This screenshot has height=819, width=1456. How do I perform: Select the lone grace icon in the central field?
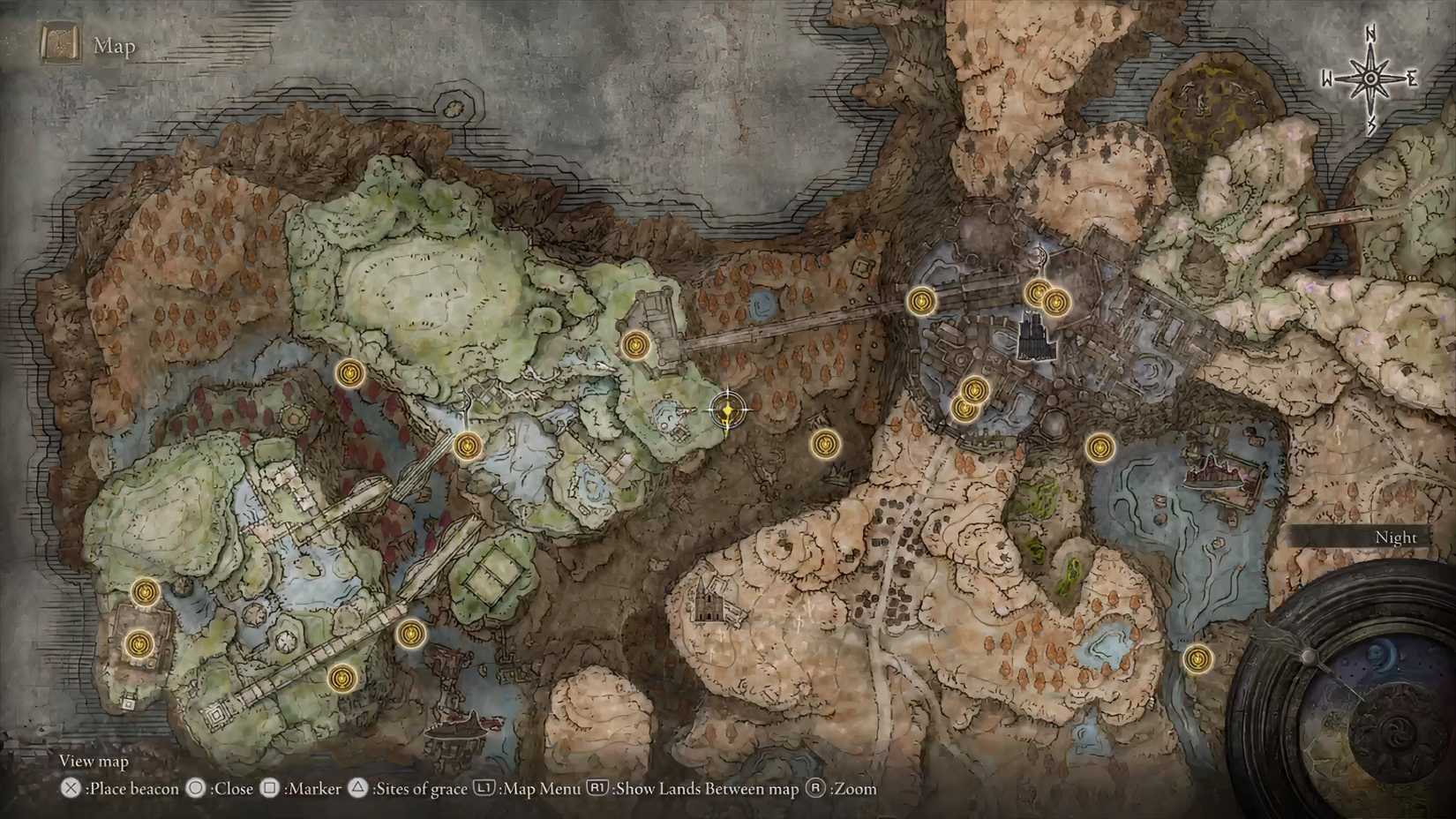point(825,446)
